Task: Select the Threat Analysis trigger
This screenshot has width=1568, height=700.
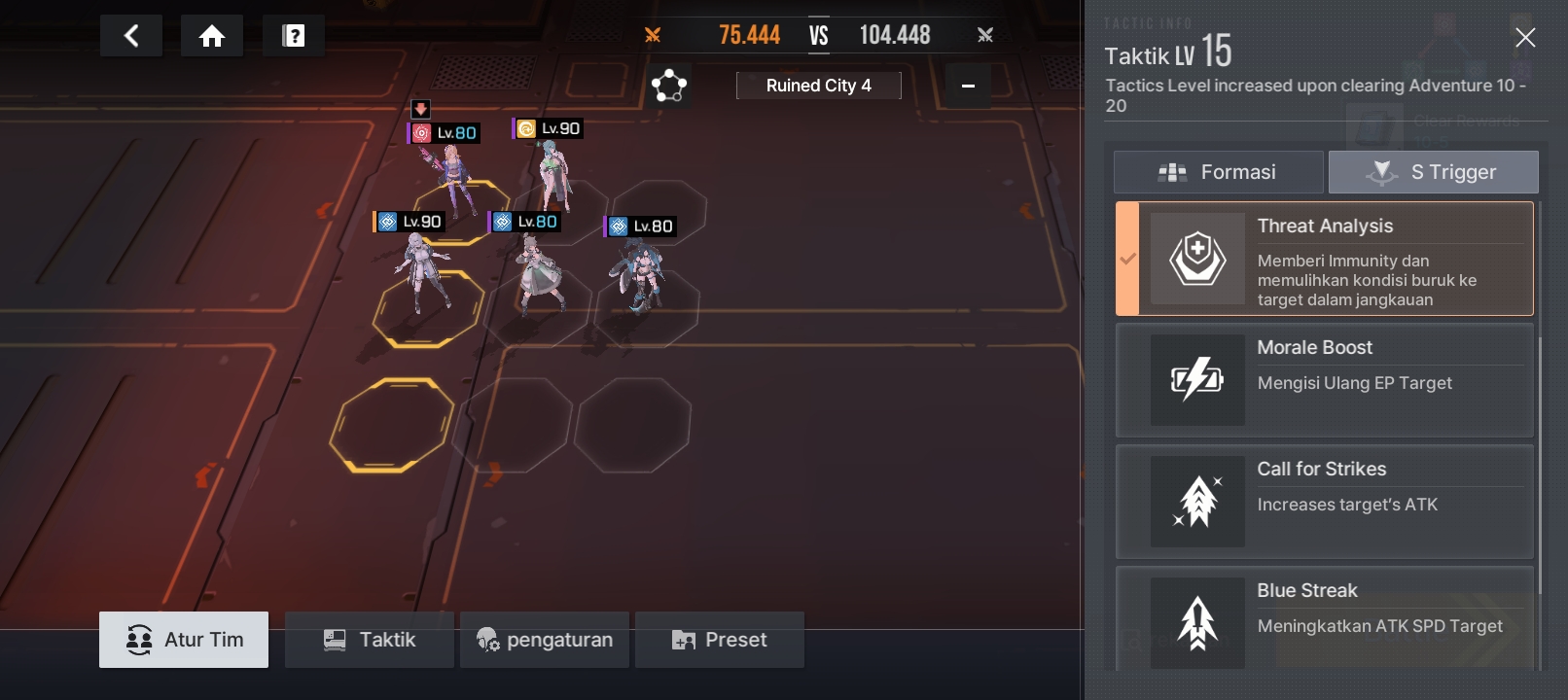Action: pyautogui.click(x=1325, y=259)
